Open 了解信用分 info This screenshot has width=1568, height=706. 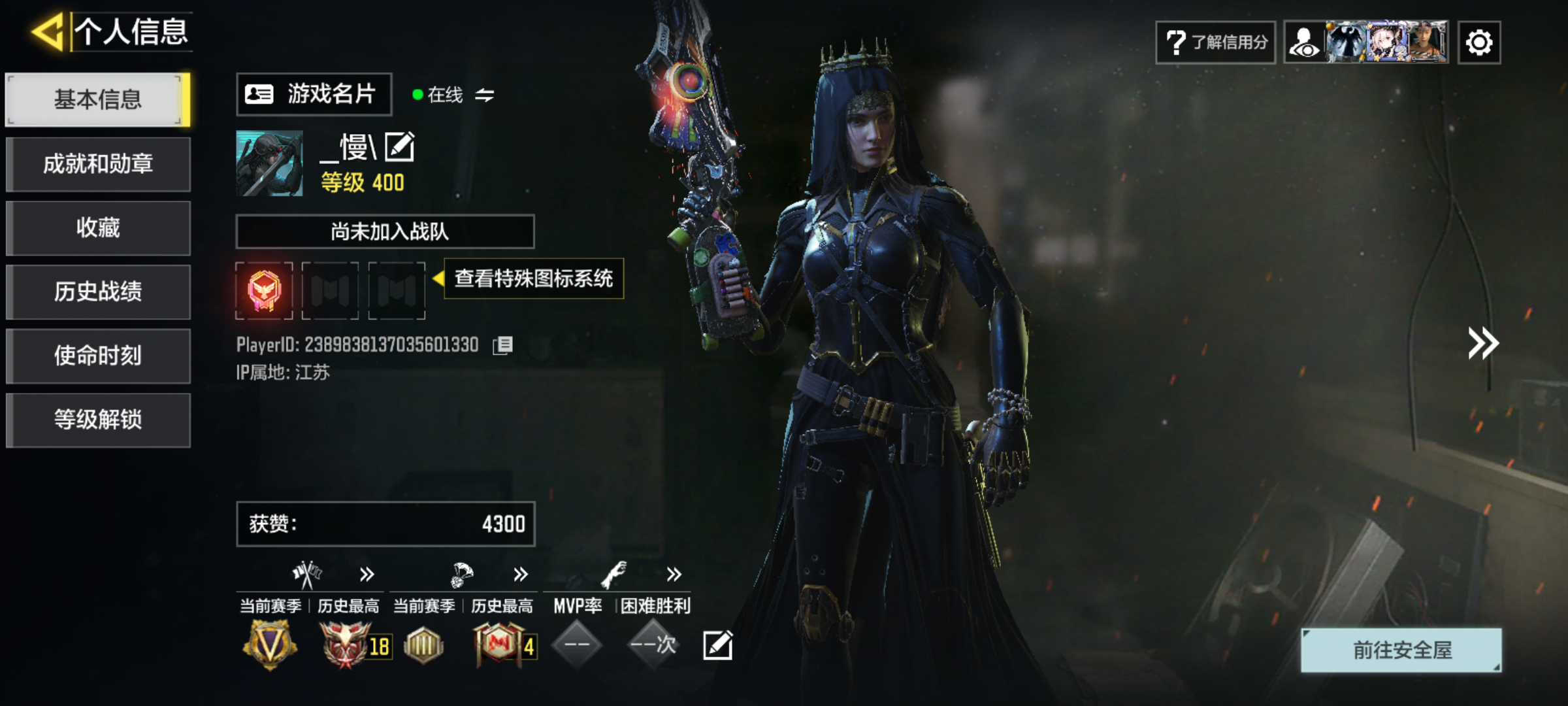[x=1215, y=42]
